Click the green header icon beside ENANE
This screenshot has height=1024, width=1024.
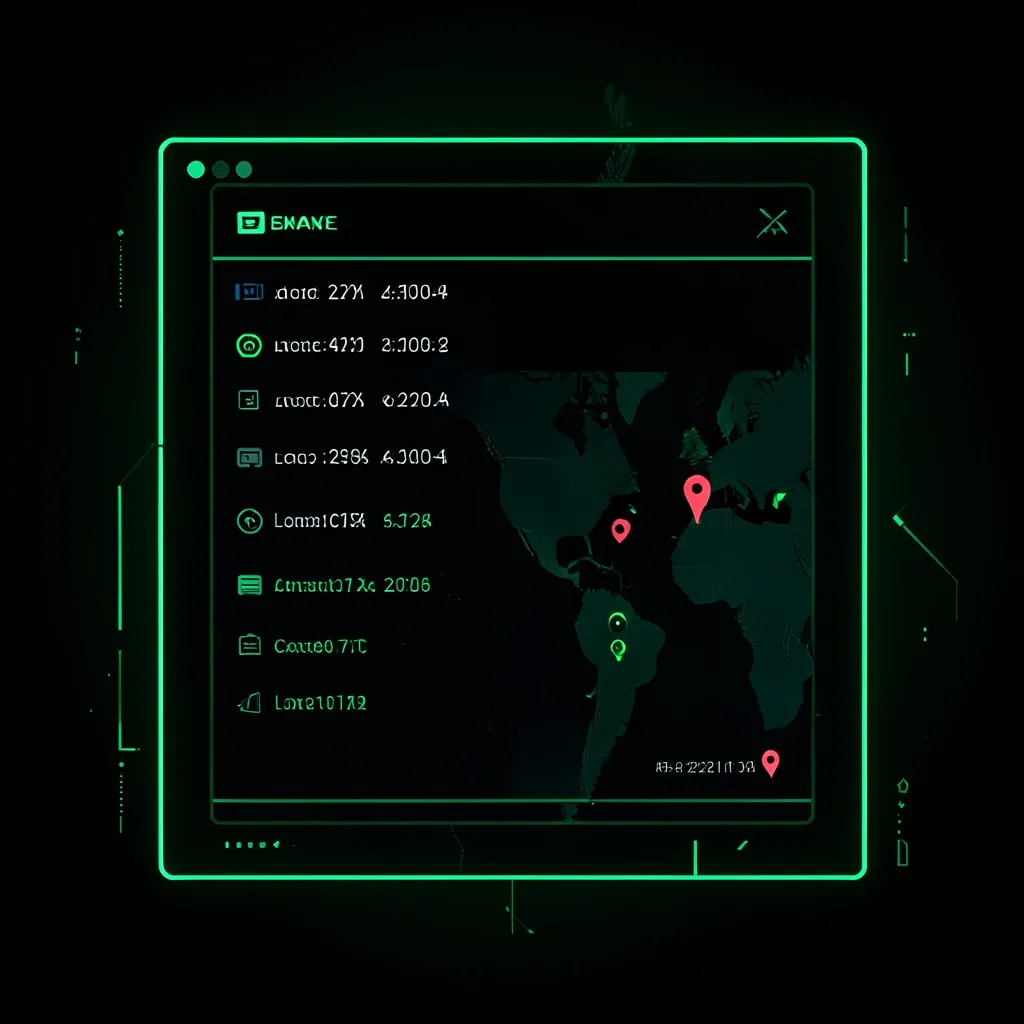250,223
